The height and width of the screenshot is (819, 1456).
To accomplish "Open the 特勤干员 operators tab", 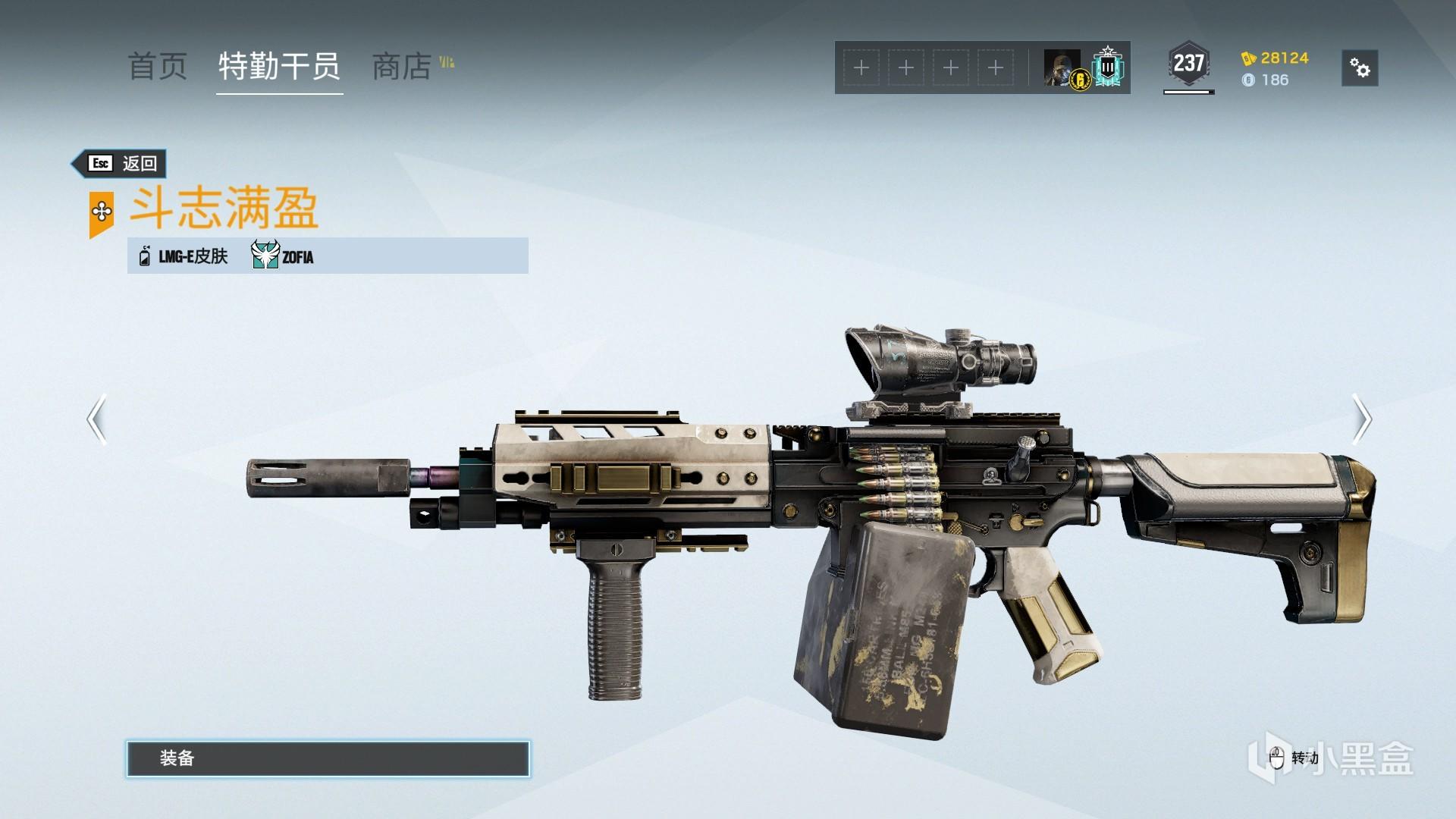I will pos(279,67).
